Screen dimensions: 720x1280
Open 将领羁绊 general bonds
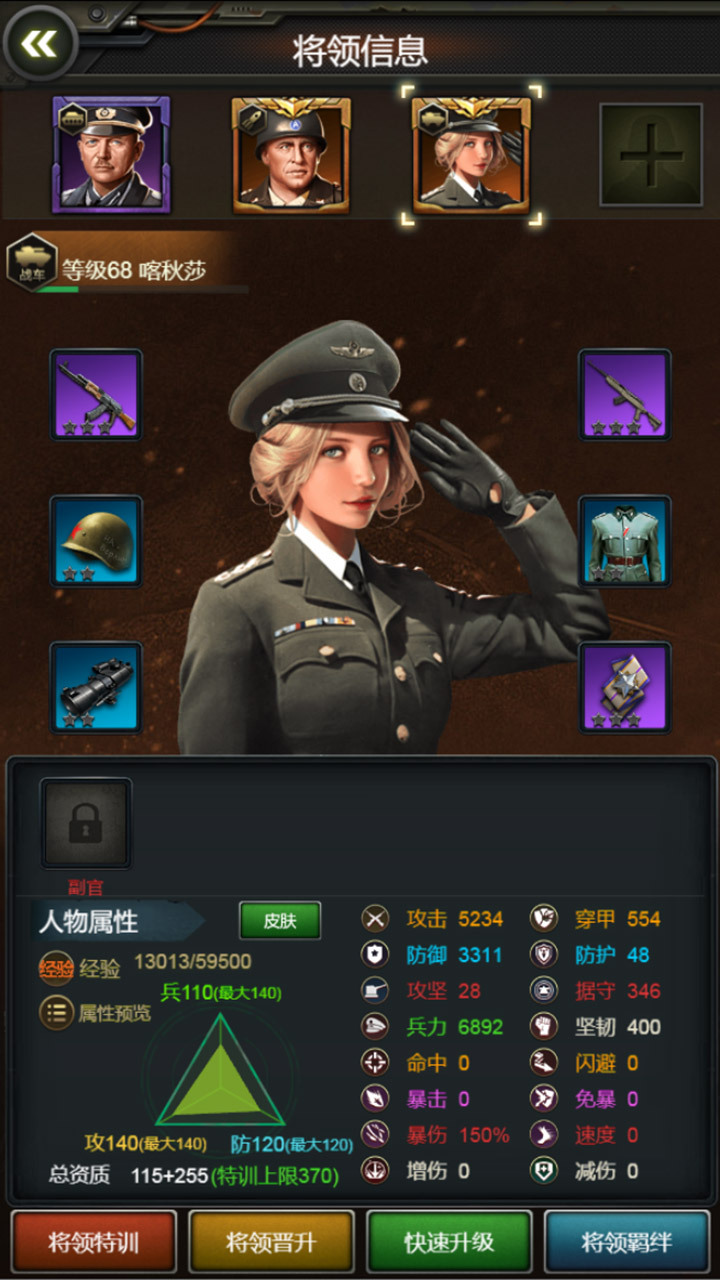click(x=627, y=1242)
